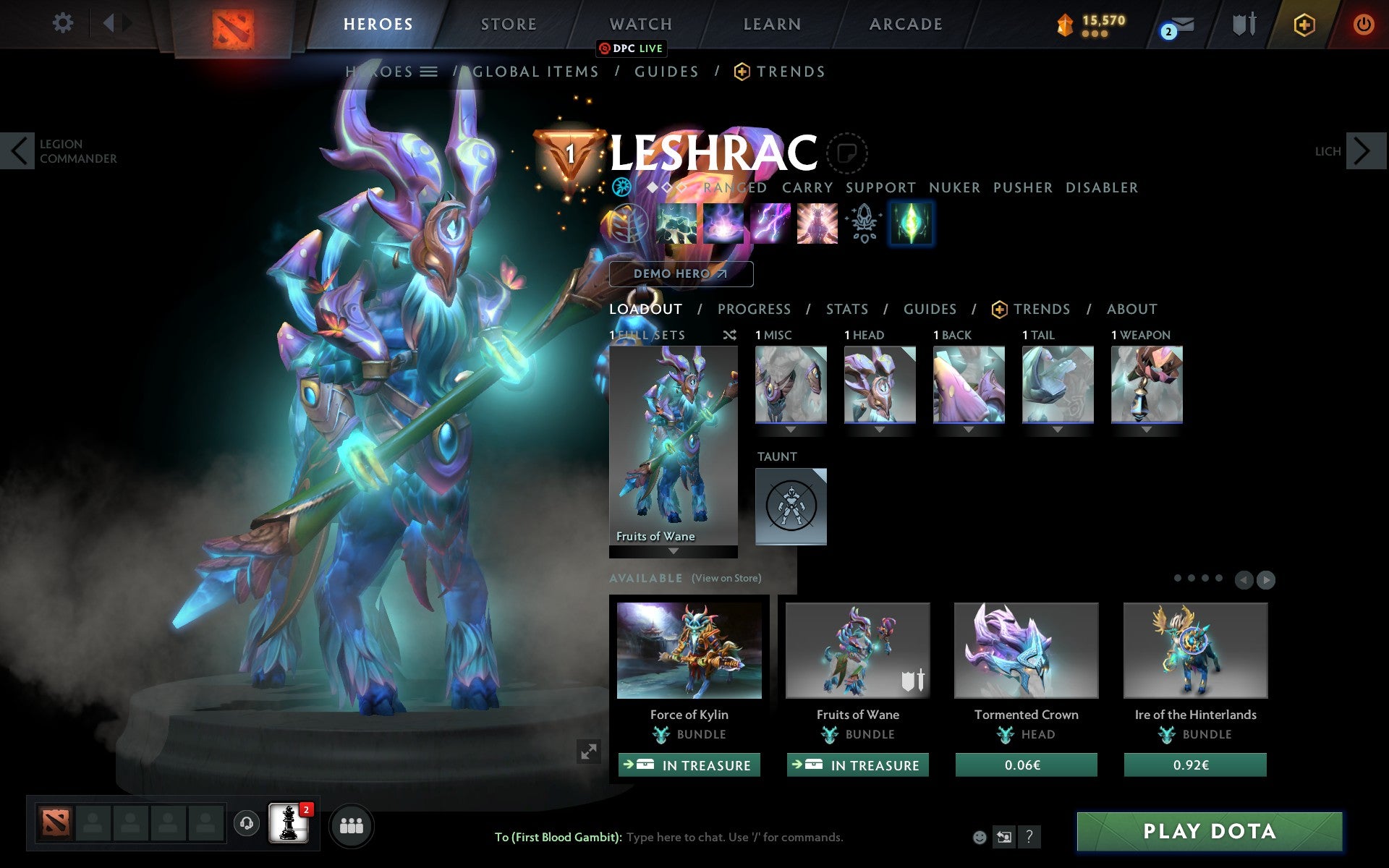The image size is (1389, 868).
Task: Expand the Heroes hamburger menu
Action: point(430,72)
